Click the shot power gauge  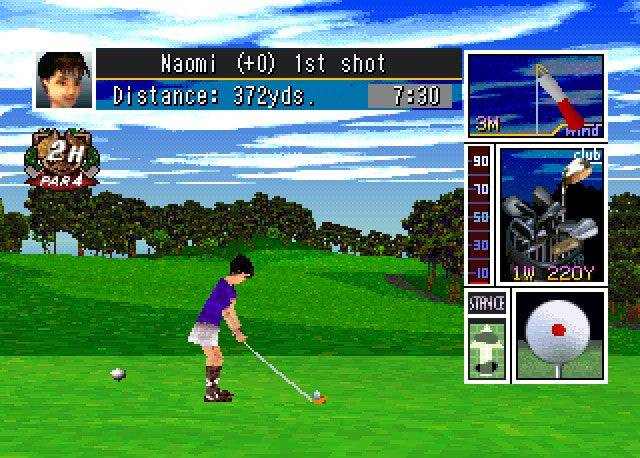point(480,215)
